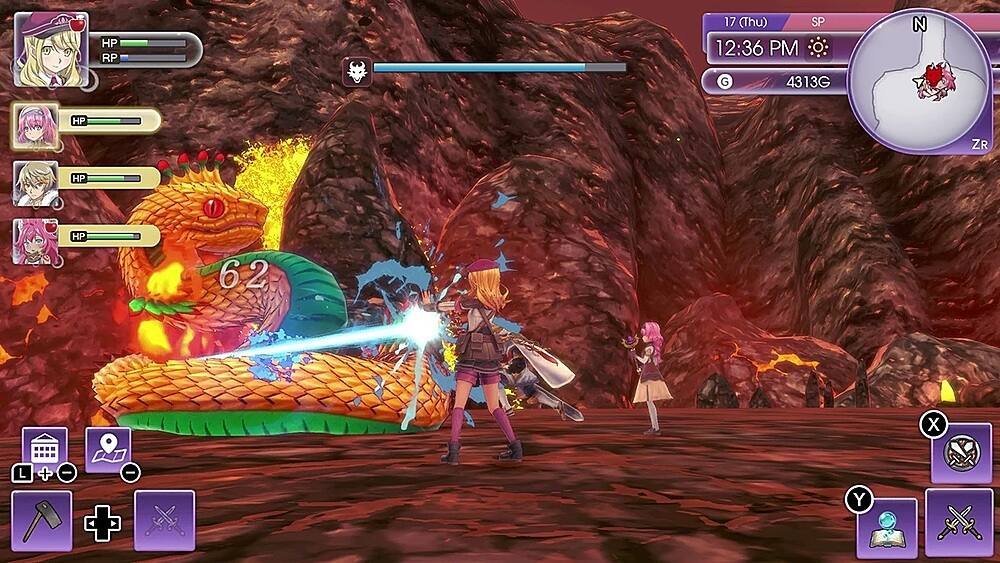Activate the round shield skill icon
This screenshot has height=563, width=1000.
pyautogui.click(x=961, y=452)
